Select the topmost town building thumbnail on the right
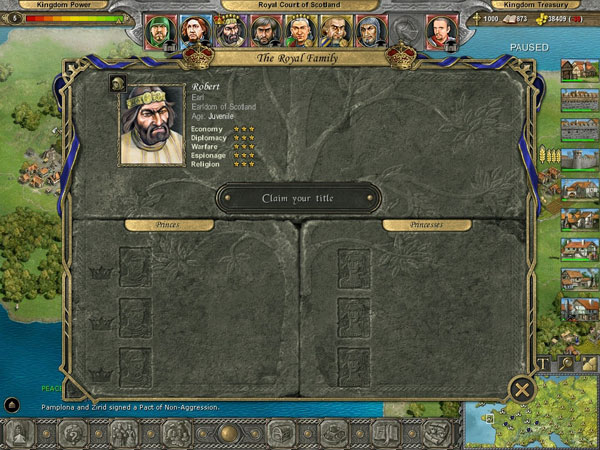 coord(580,71)
